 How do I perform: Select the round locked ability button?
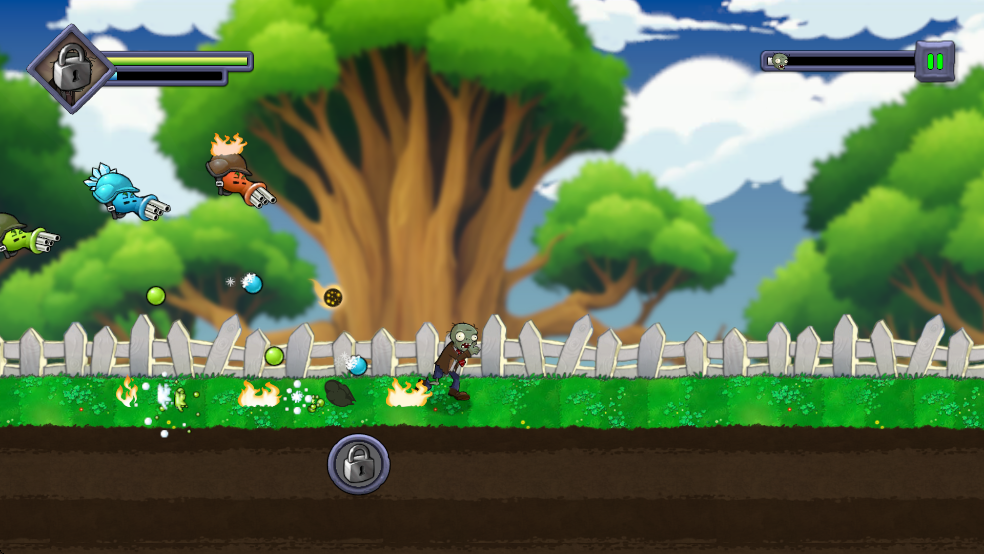[x=358, y=464]
